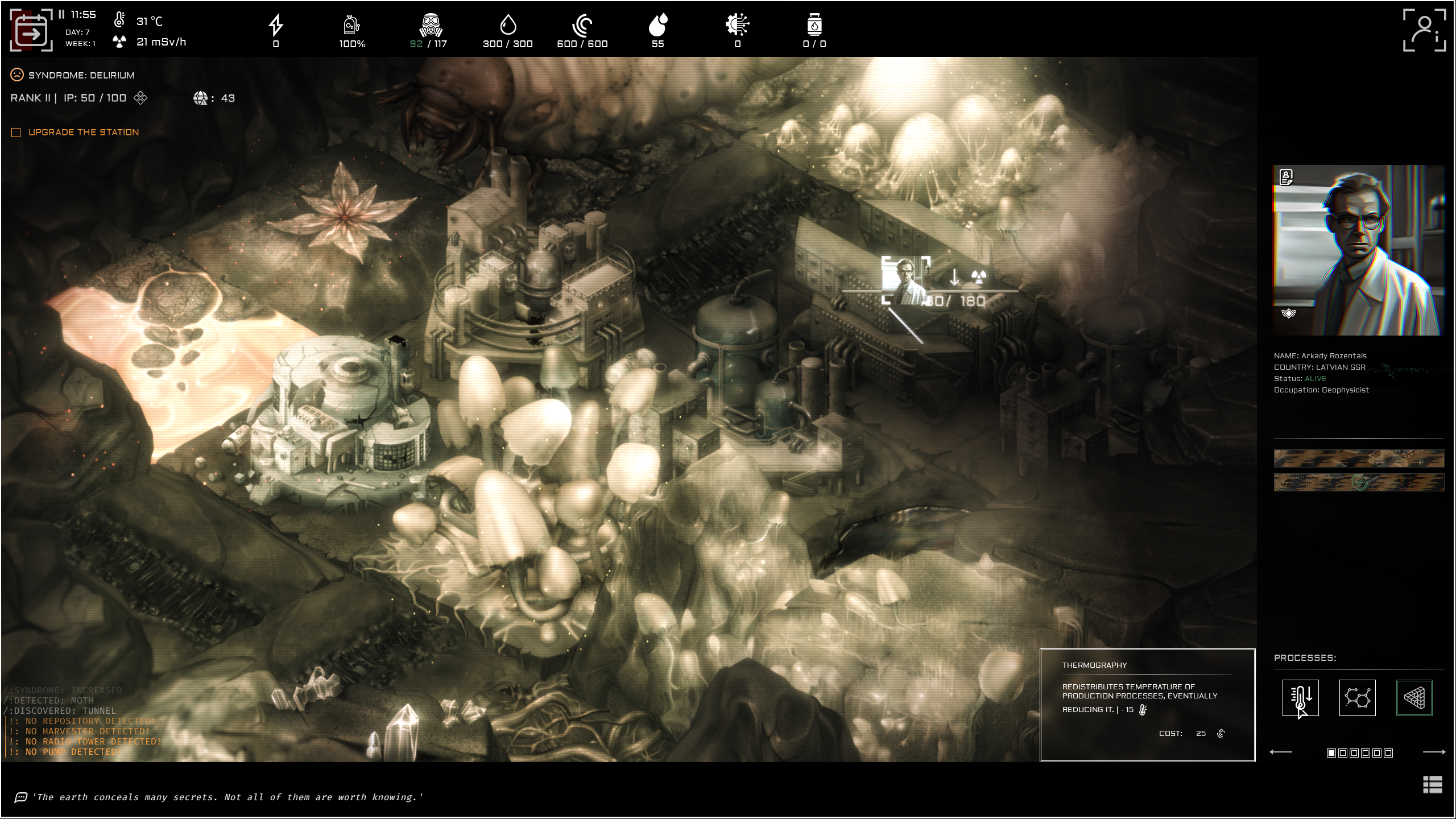
Task: Select the green-highlighted impossible triangle process
Action: tap(1414, 698)
